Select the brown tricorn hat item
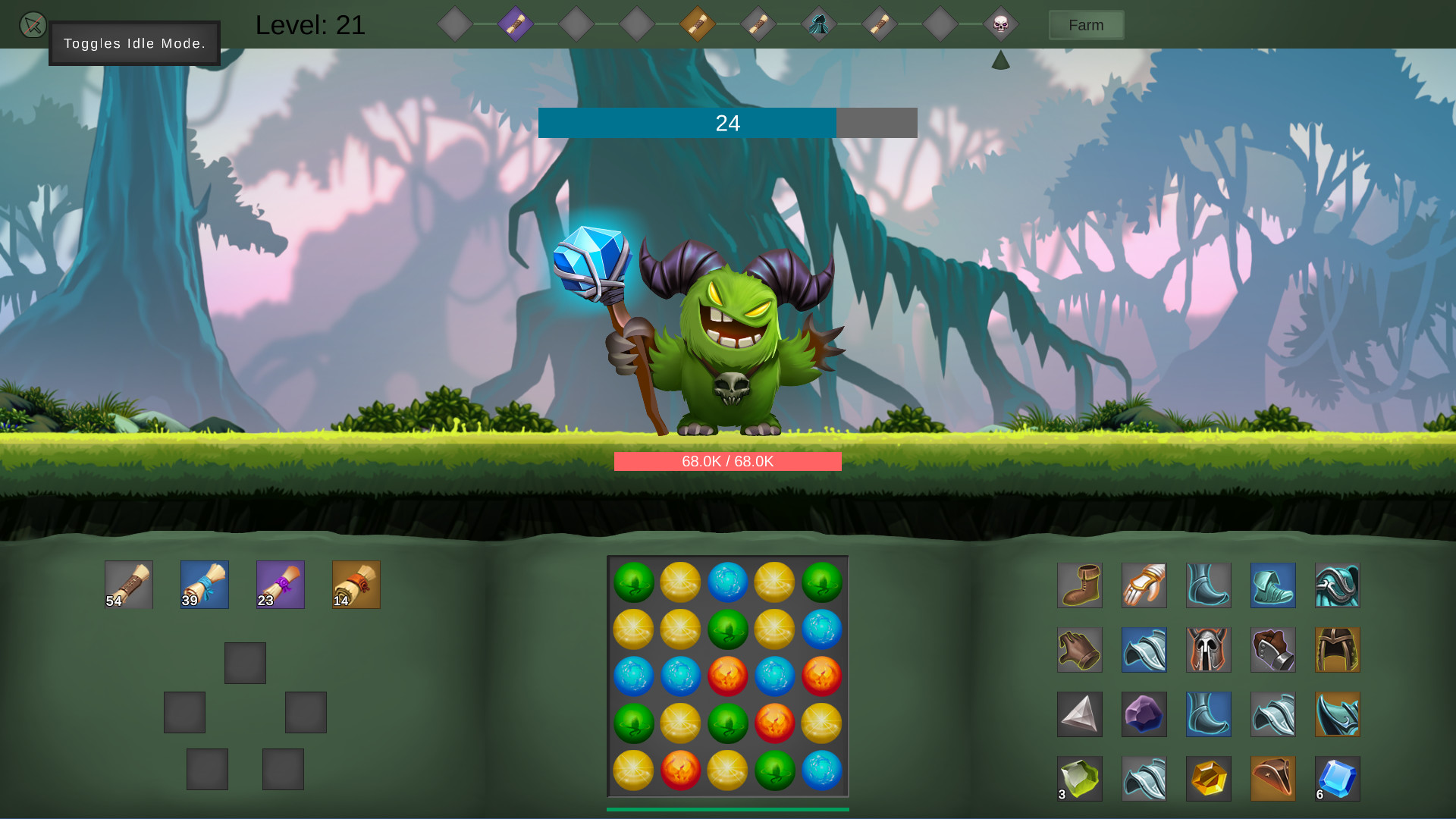 tap(1273, 778)
